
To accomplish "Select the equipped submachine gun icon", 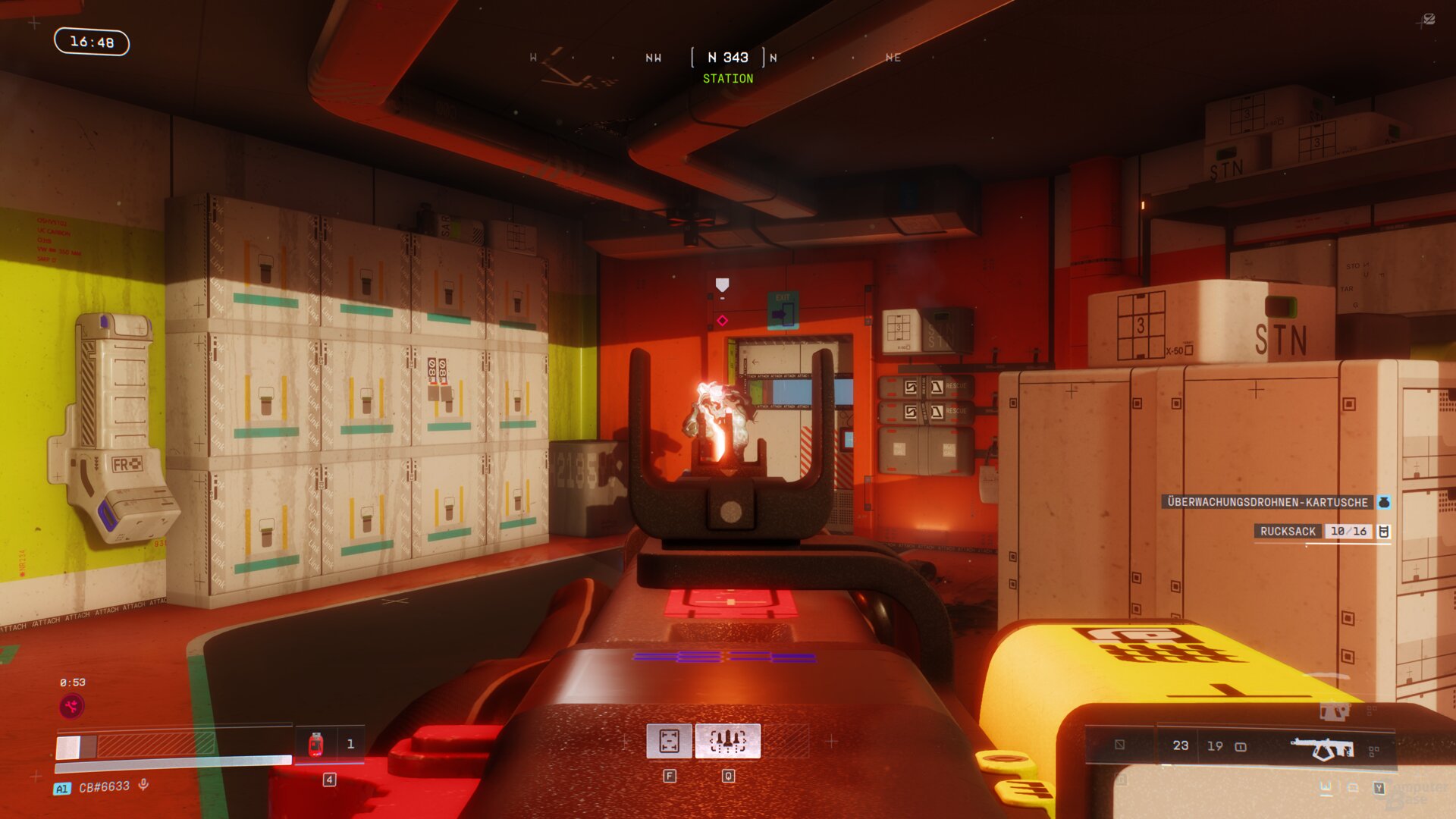I will (x=1323, y=748).
